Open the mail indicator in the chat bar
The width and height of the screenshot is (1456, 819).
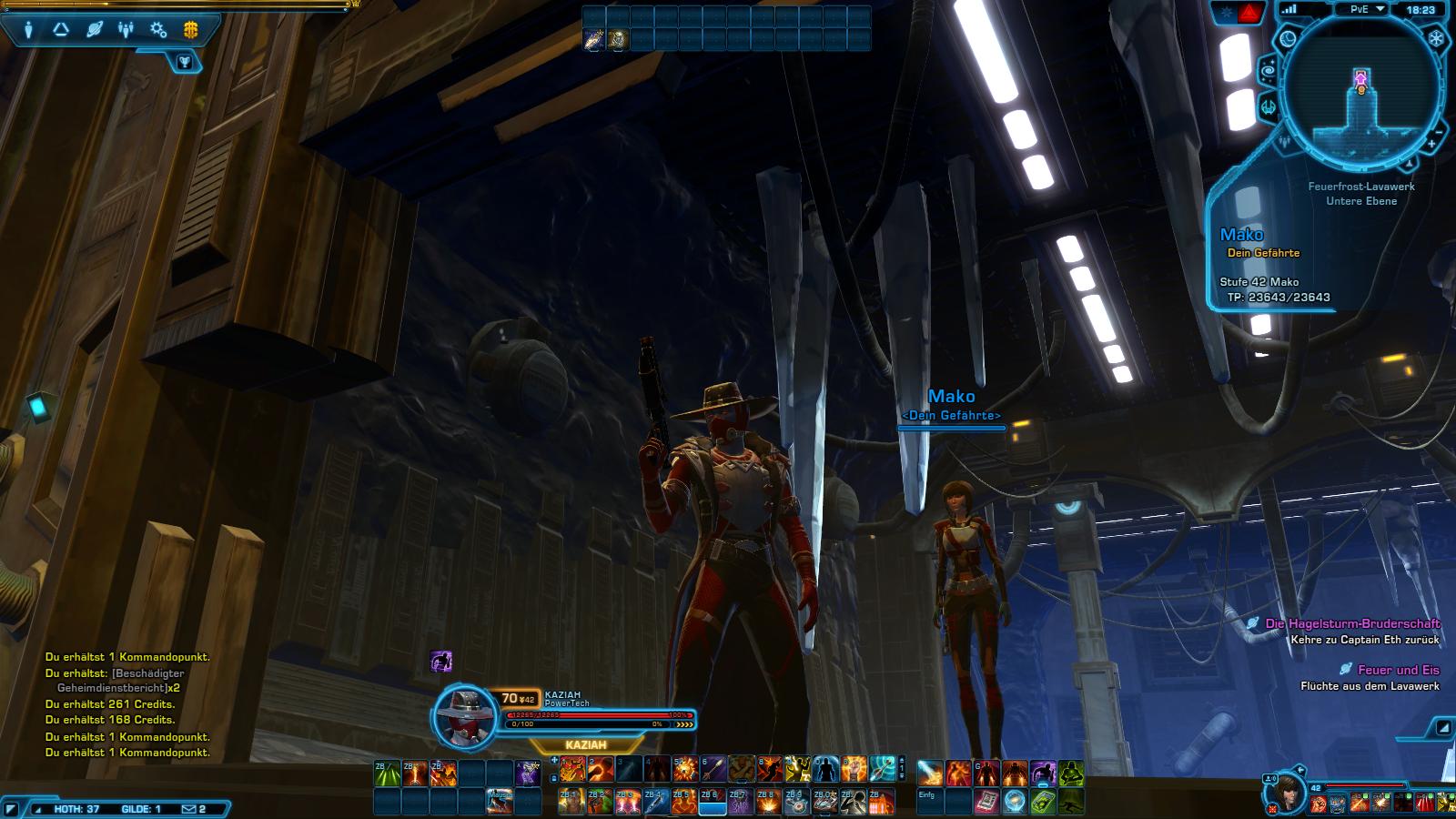194,808
